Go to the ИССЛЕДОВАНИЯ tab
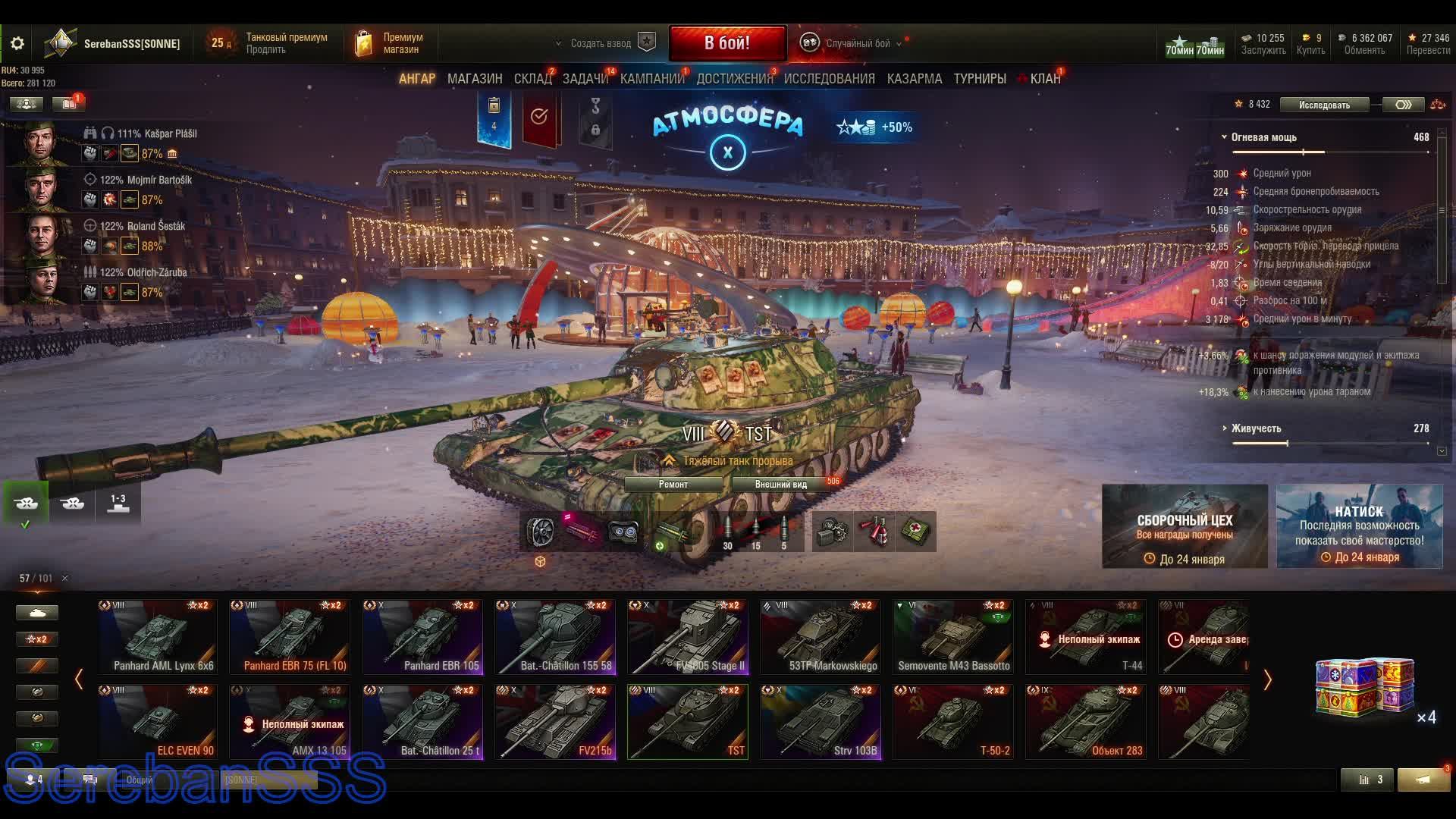This screenshot has width=1456, height=819. pos(829,79)
